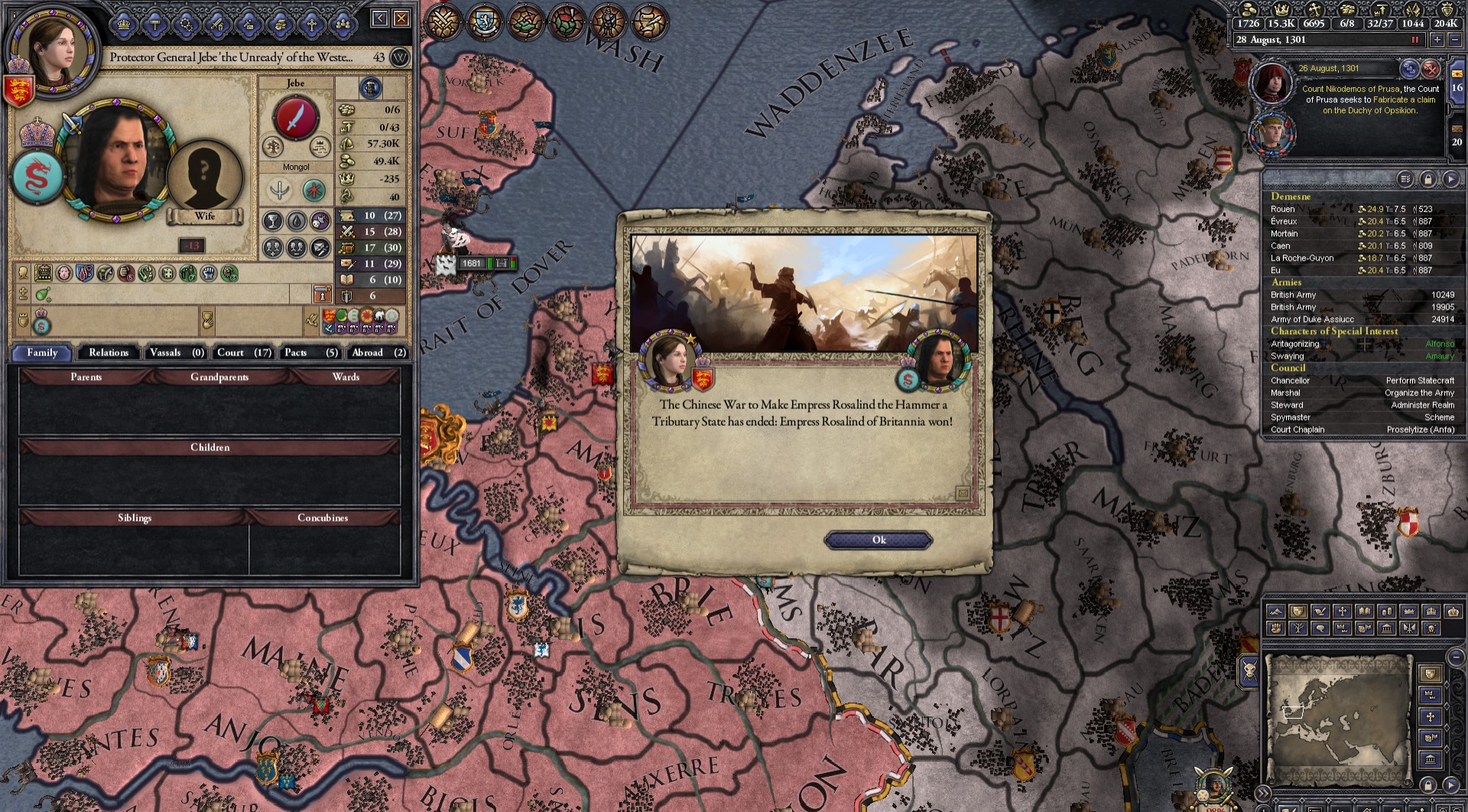
Task: Decrease game speed with the minus button
Action: click(1454, 40)
